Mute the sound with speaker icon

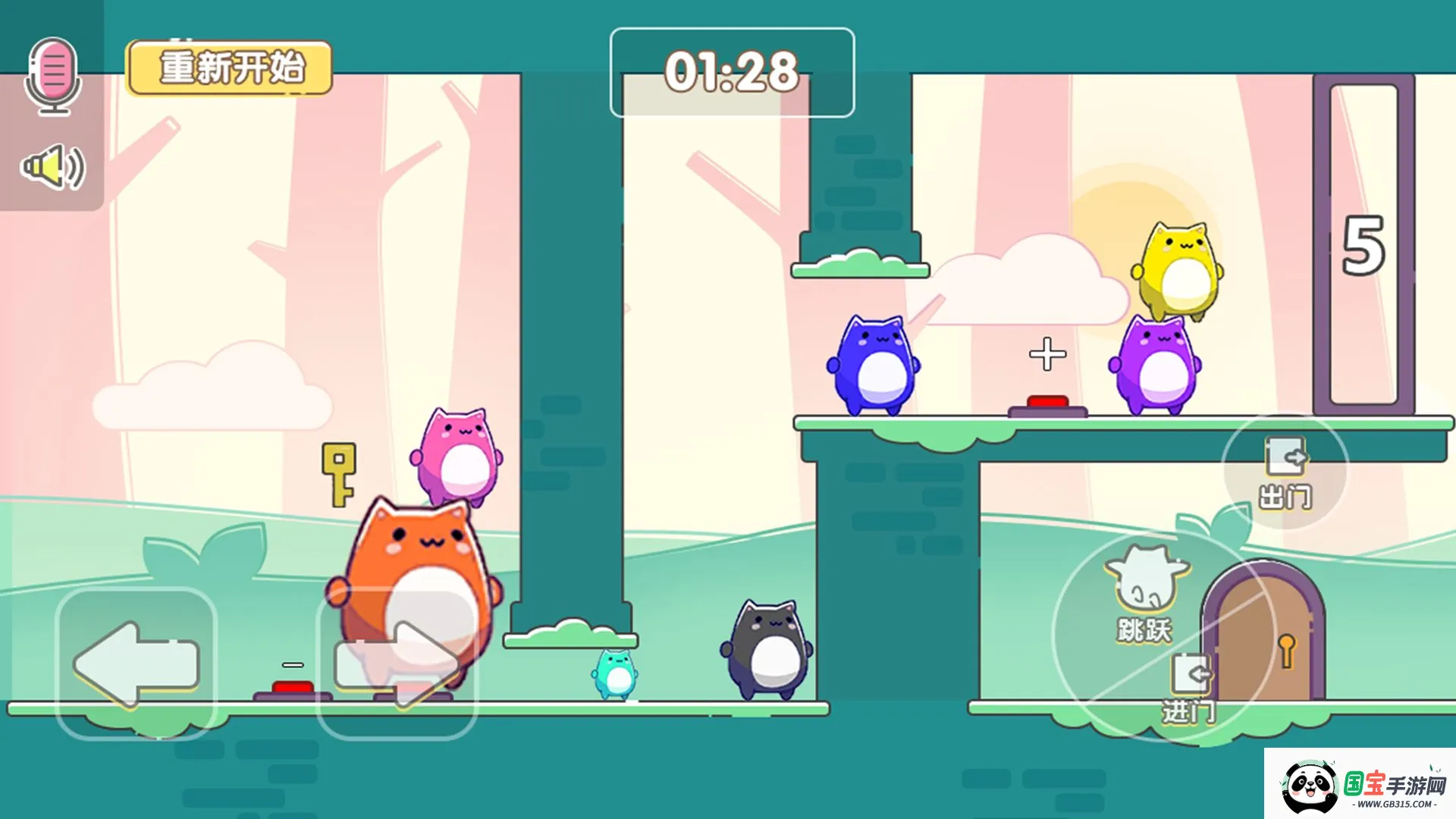click(x=53, y=168)
